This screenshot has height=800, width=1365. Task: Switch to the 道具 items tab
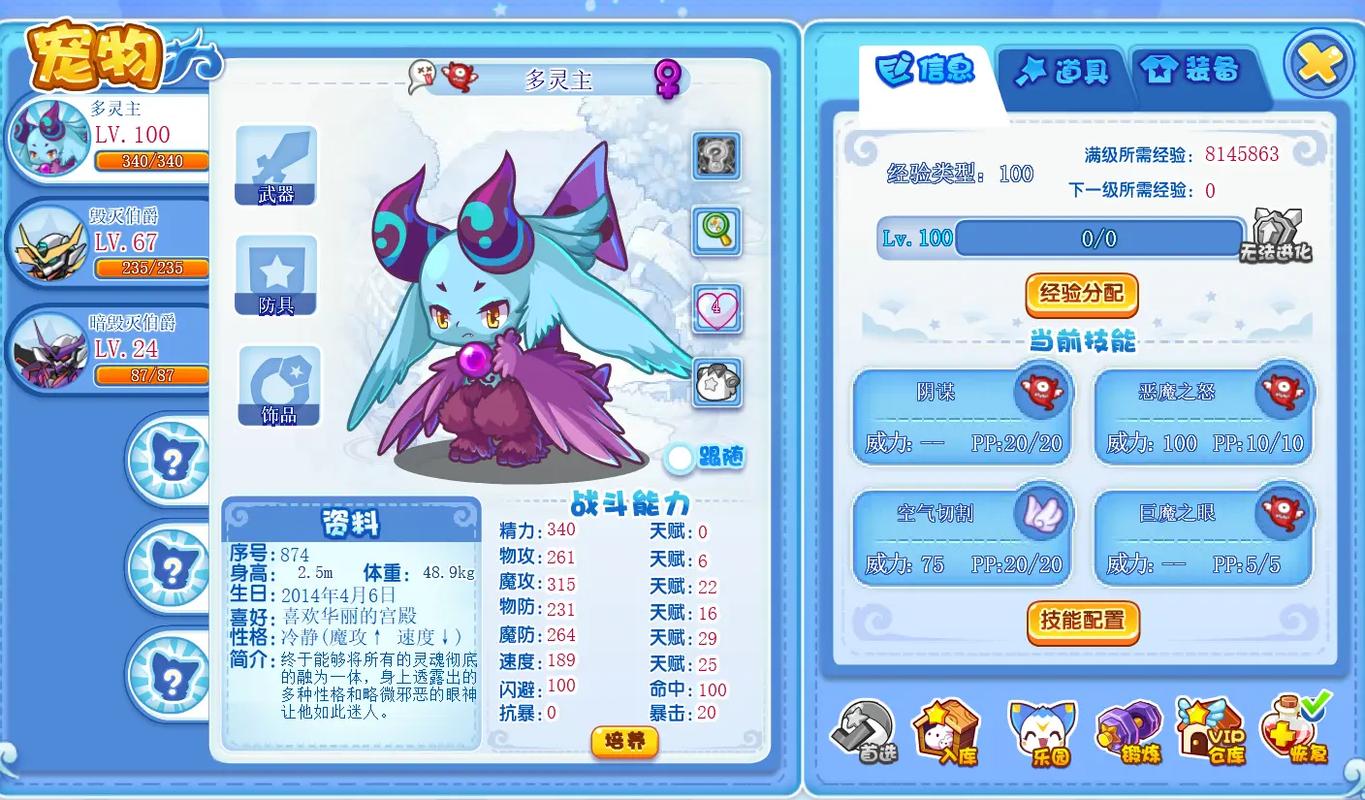(1062, 73)
